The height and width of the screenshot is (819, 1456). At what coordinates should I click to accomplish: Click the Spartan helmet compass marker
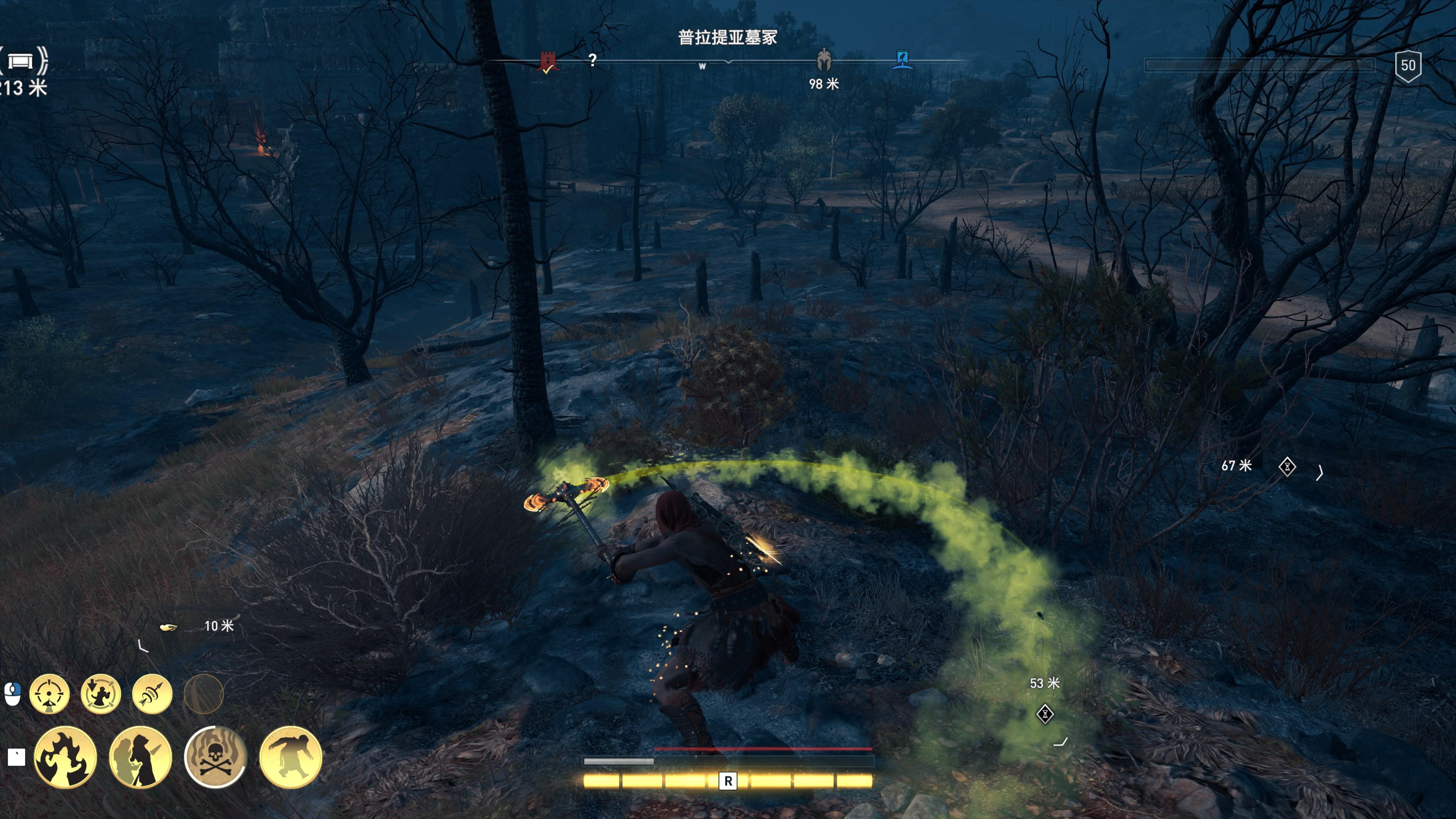click(824, 60)
